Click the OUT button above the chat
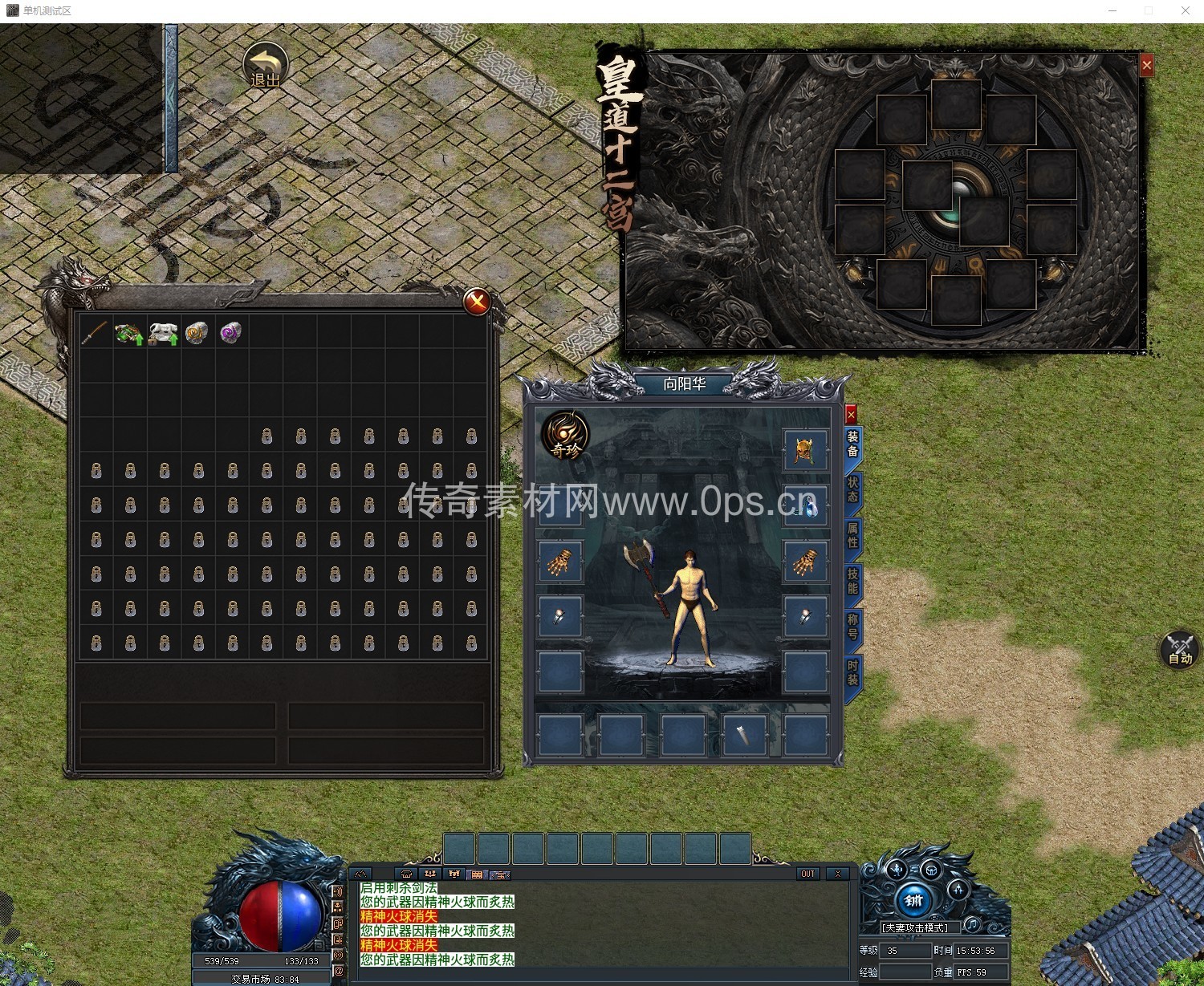The height and width of the screenshot is (986, 1204). click(x=807, y=874)
